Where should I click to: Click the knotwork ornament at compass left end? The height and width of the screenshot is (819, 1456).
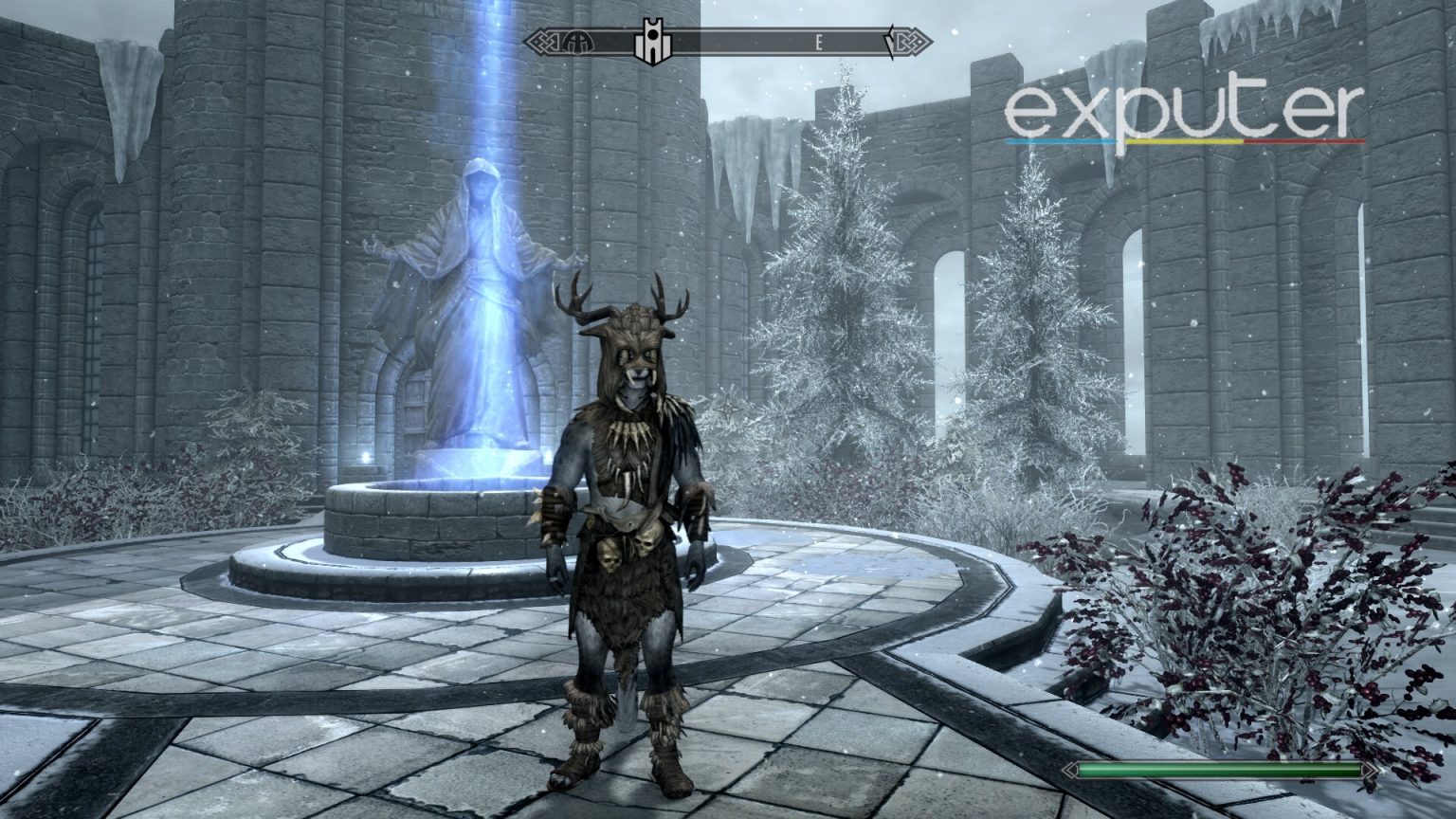pyautogui.click(x=542, y=40)
